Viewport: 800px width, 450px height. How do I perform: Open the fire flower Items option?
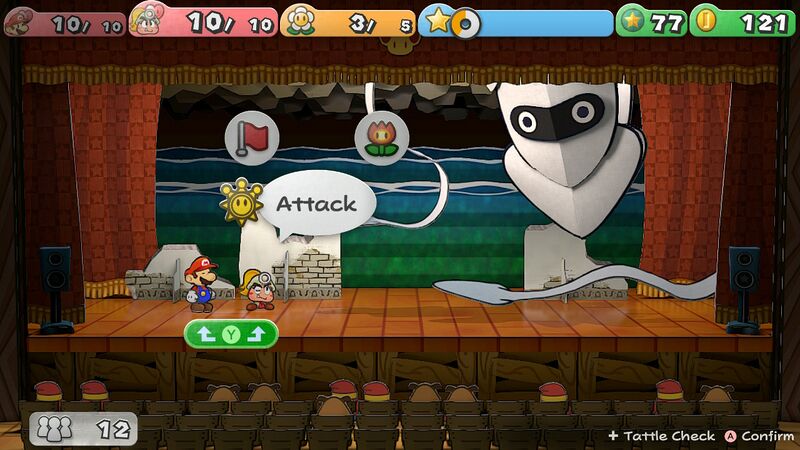[x=381, y=138]
